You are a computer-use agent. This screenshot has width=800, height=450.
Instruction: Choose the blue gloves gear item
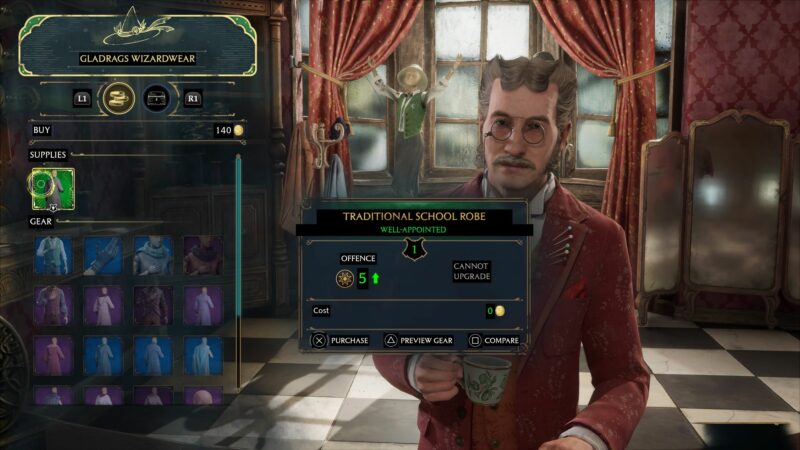point(103,255)
